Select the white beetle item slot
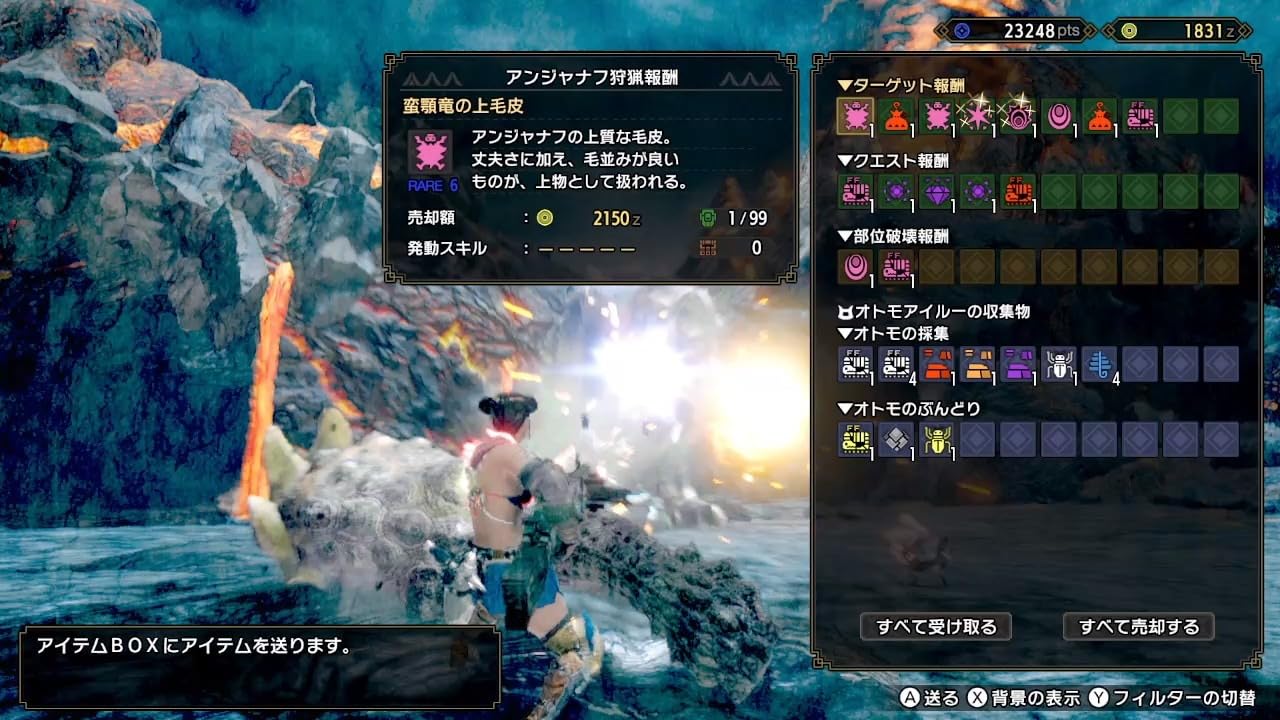This screenshot has width=1280, height=720. 1059,364
